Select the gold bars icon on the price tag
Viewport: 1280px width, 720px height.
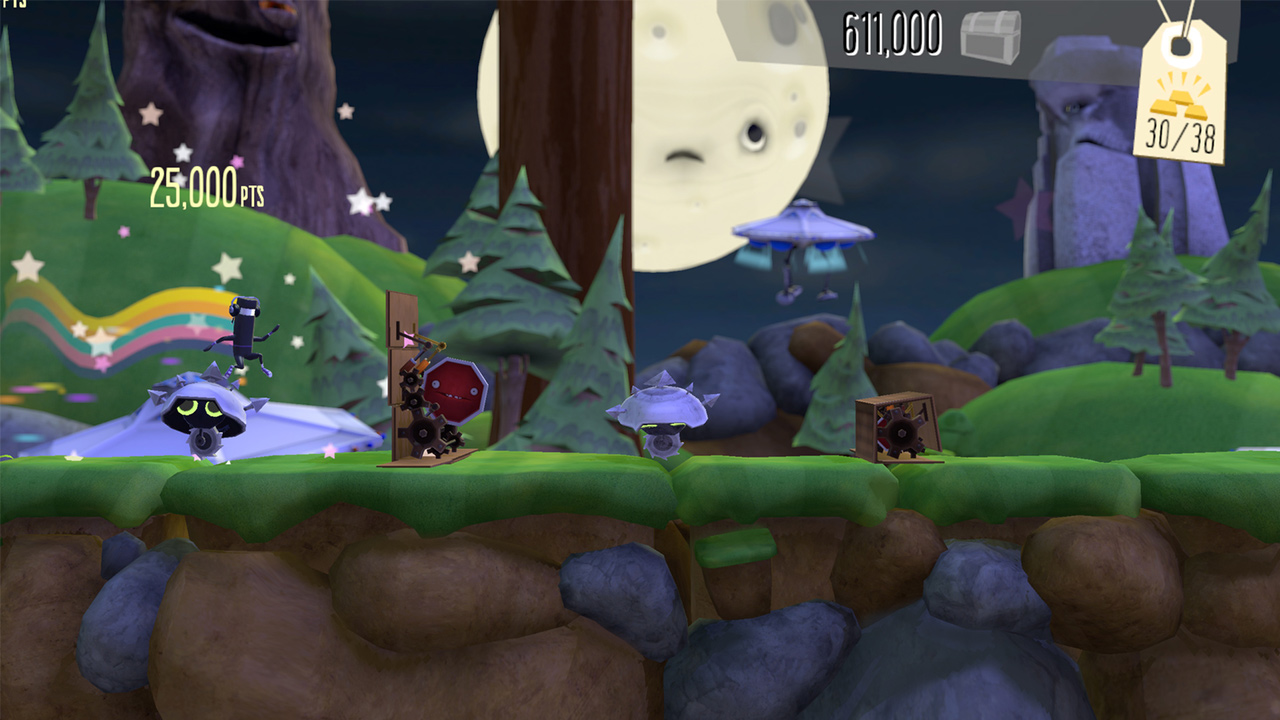(1178, 104)
